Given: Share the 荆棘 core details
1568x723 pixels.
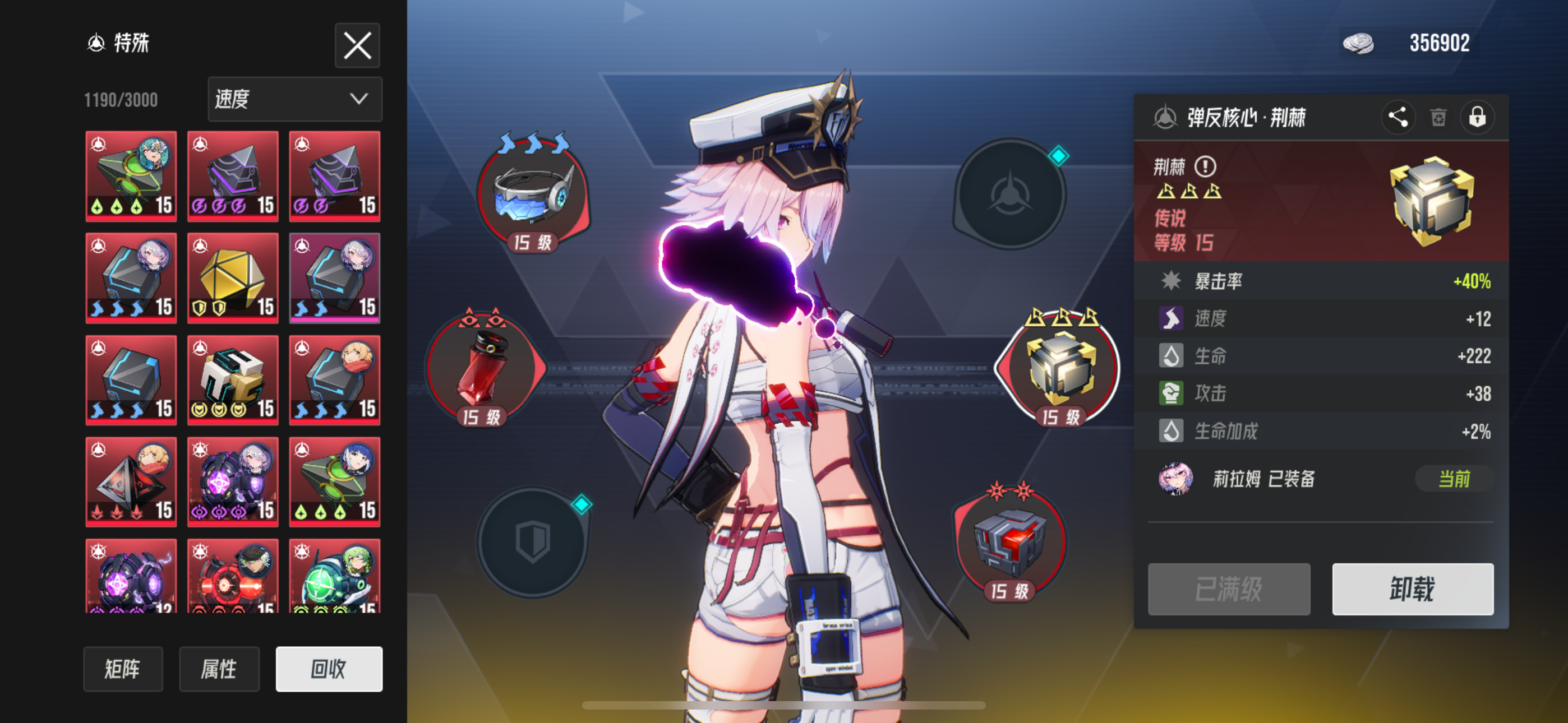Looking at the screenshot, I should click(x=1398, y=118).
